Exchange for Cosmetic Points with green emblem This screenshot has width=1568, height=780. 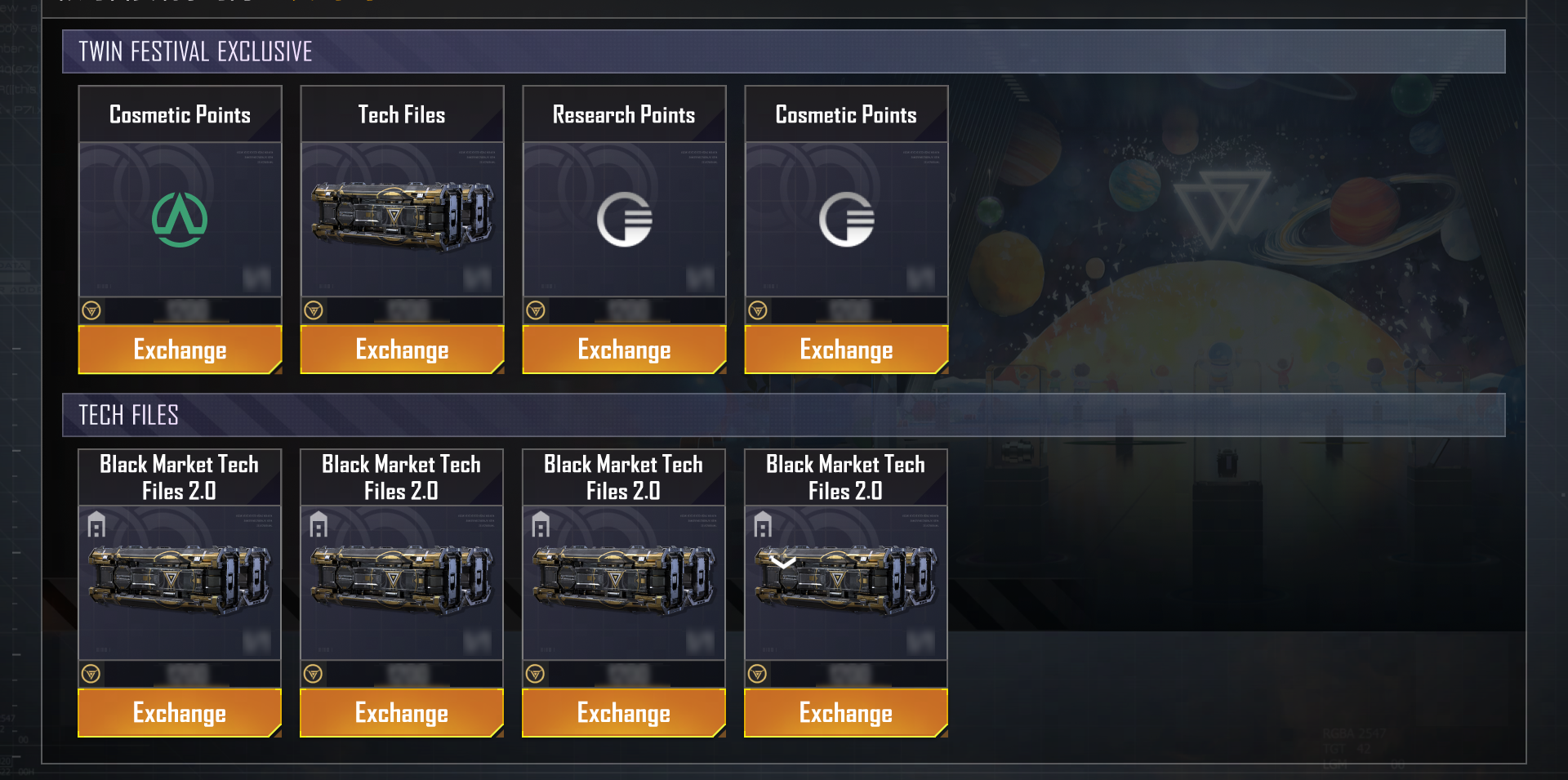coord(180,350)
